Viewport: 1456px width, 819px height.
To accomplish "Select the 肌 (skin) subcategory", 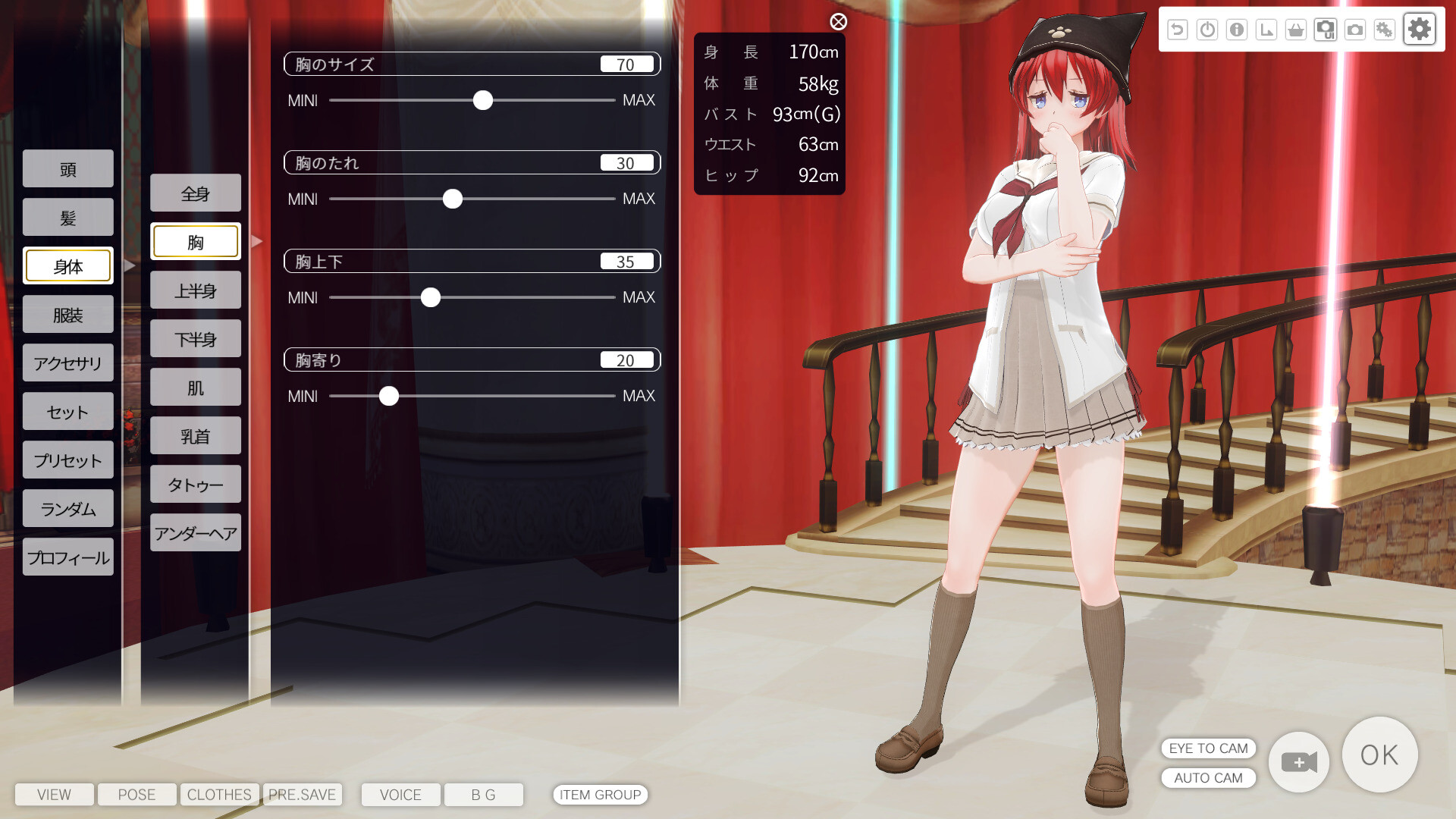I will pyautogui.click(x=196, y=388).
